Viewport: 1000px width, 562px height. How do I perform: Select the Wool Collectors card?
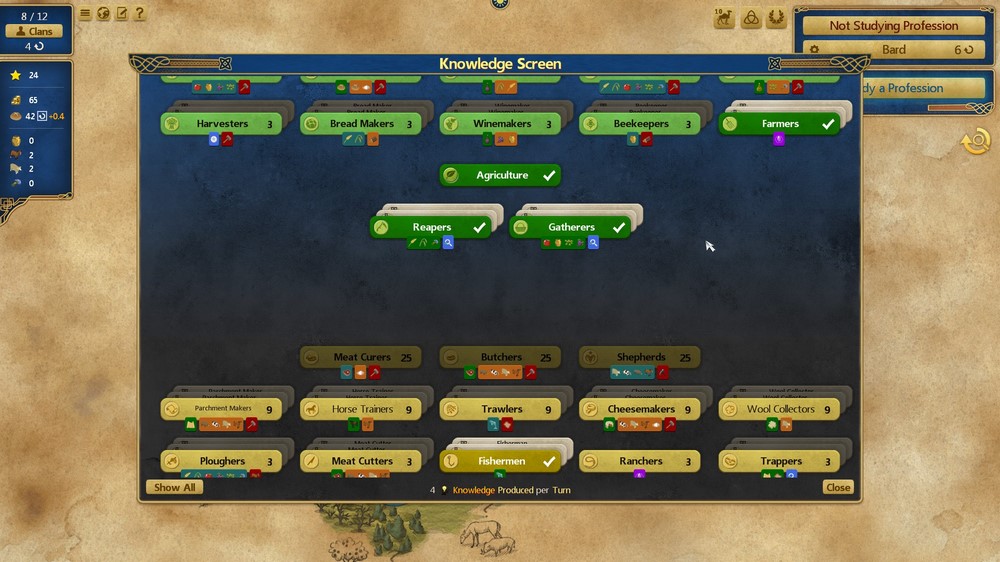780,410
